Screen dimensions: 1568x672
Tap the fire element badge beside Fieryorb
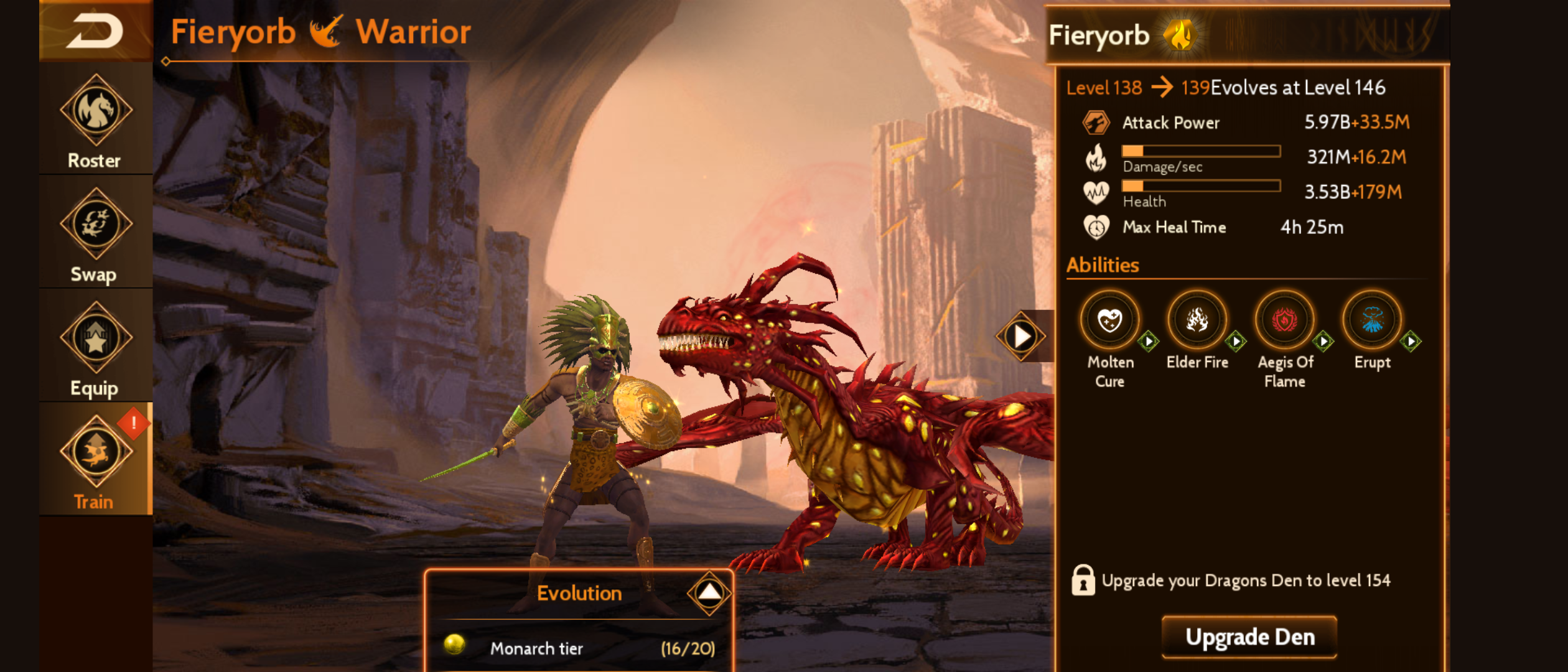(1179, 35)
